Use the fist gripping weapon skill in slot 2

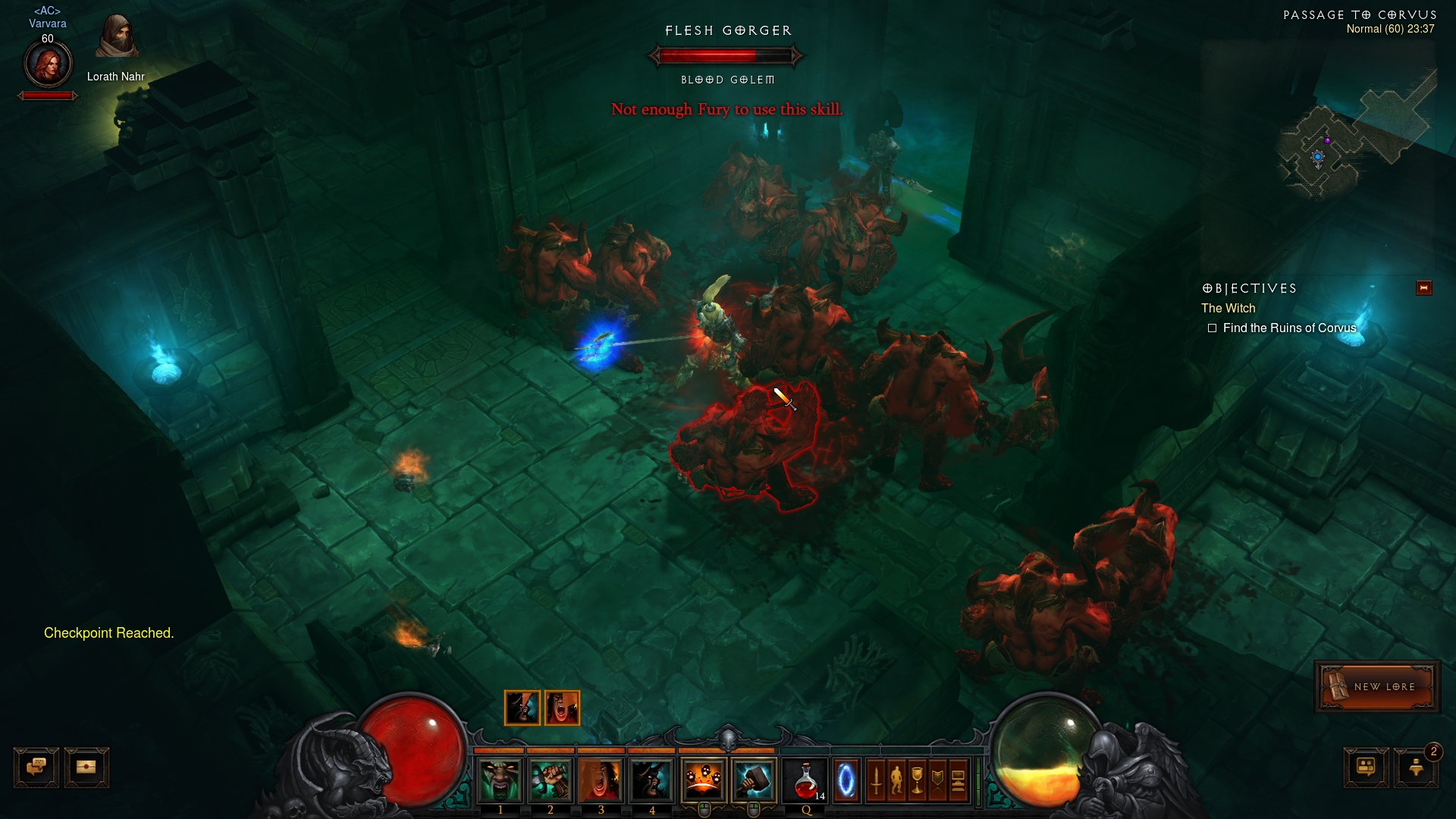coord(551,780)
